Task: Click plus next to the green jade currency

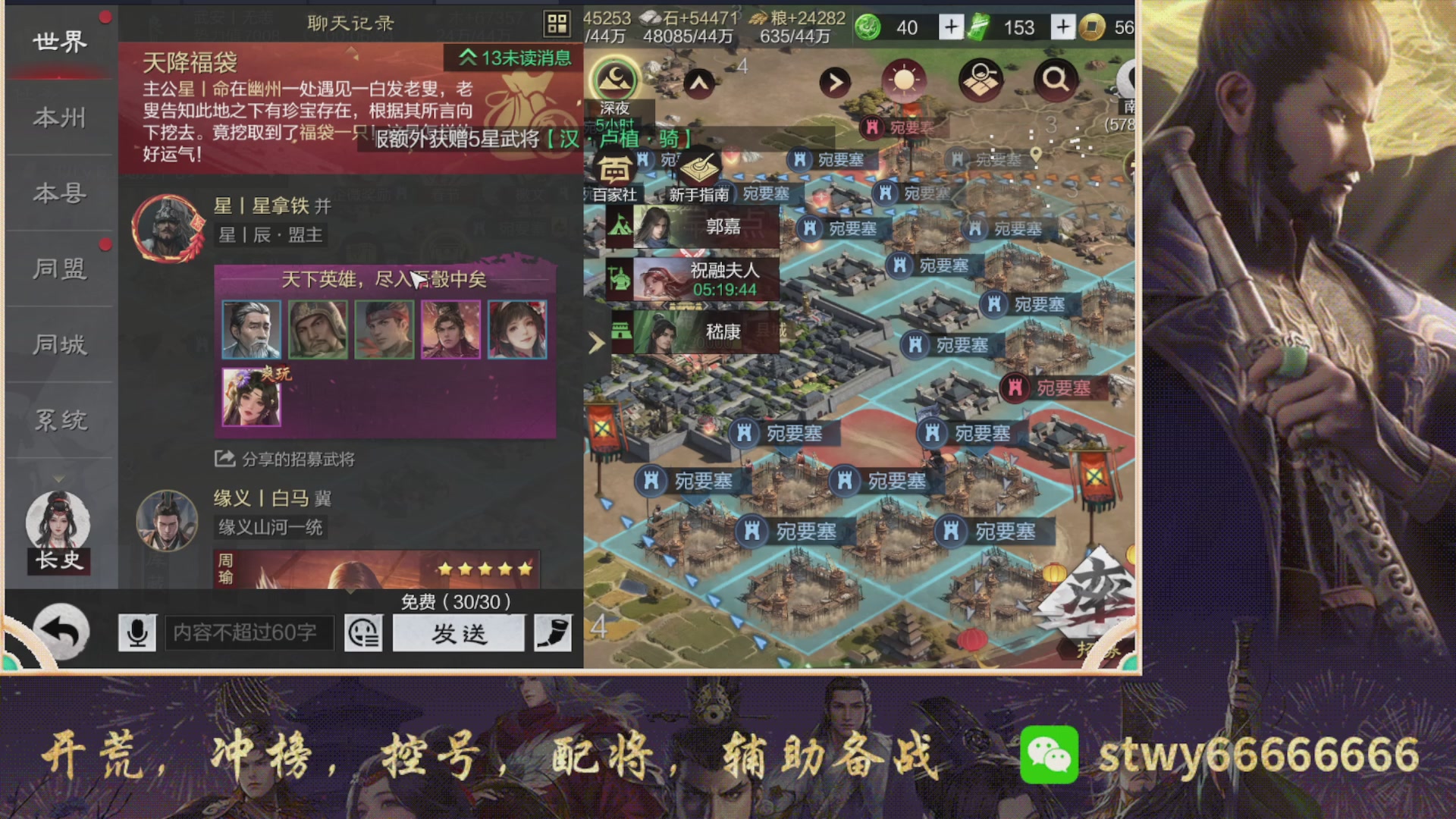Action: pos(950,27)
